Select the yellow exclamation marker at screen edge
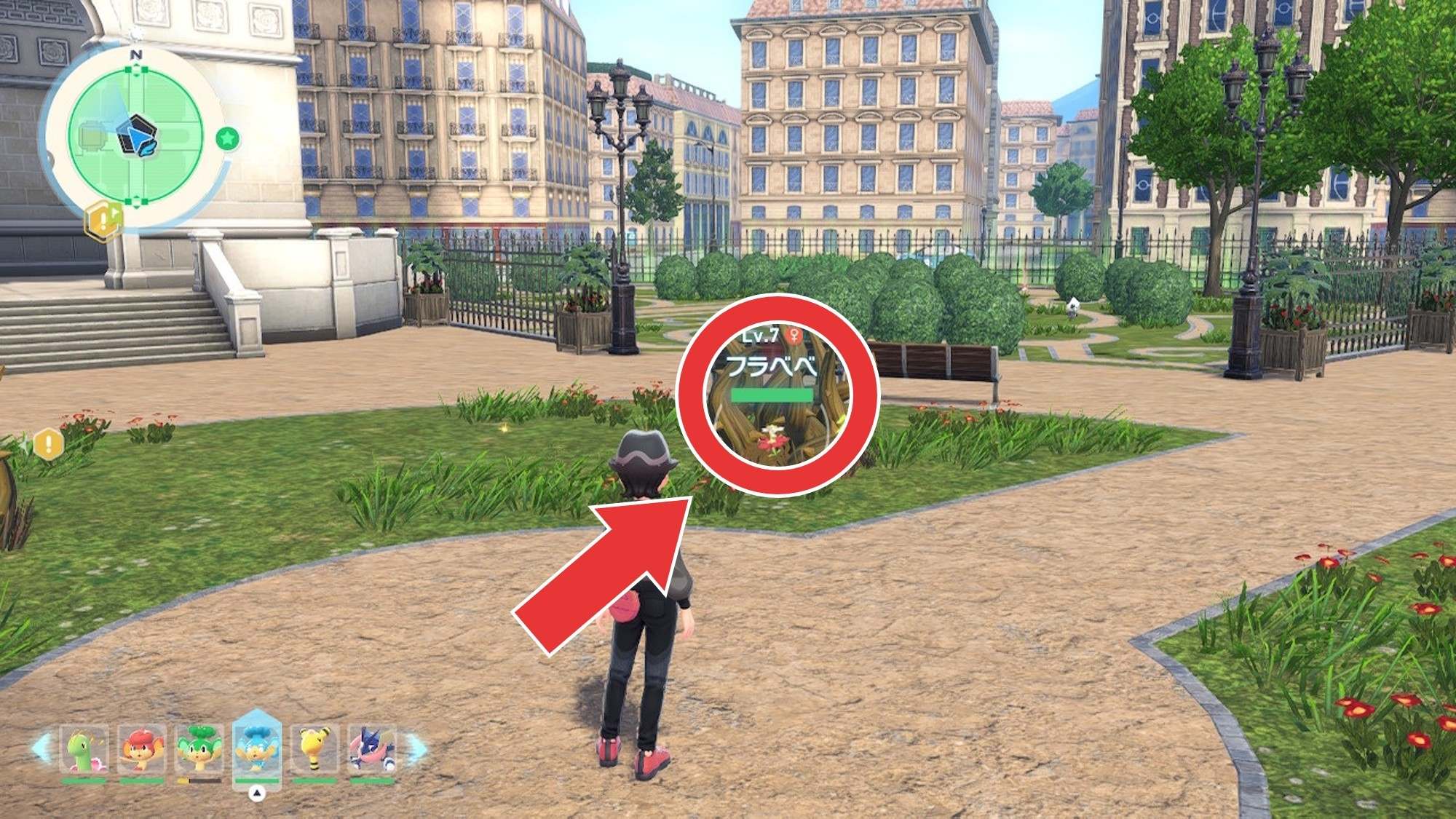This screenshot has height=819, width=1456. (49, 443)
